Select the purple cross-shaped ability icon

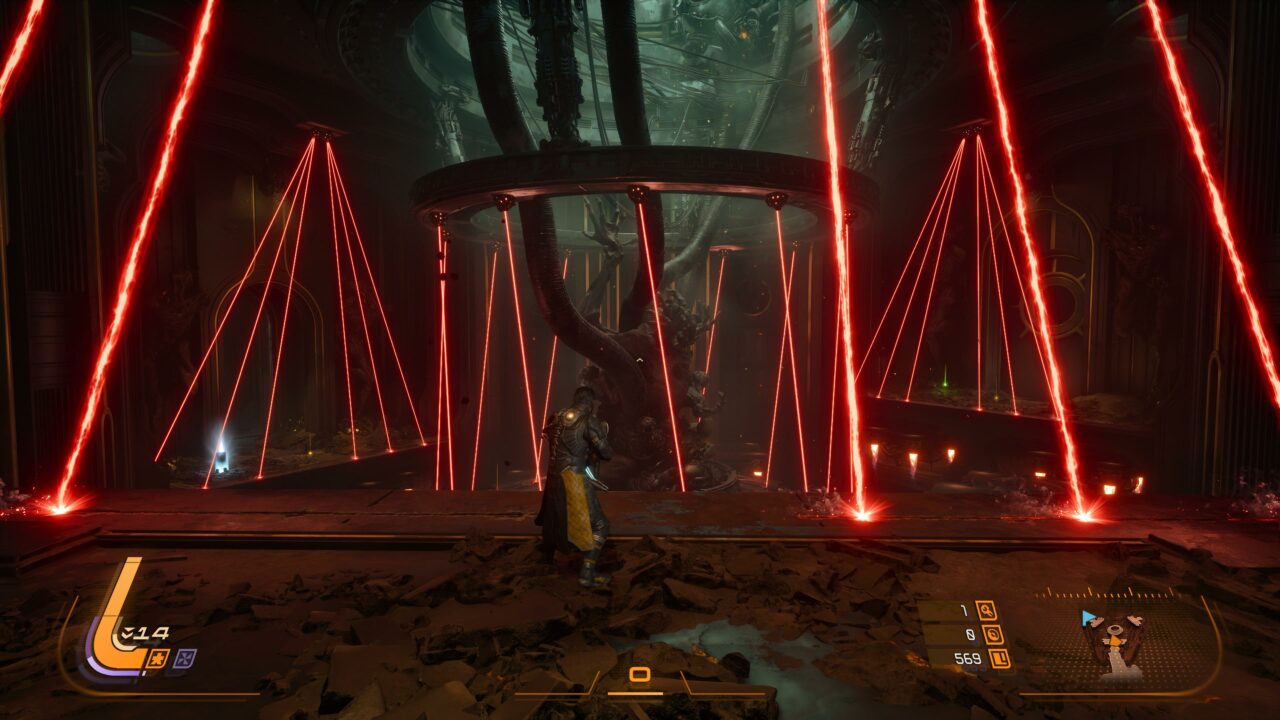[184, 658]
